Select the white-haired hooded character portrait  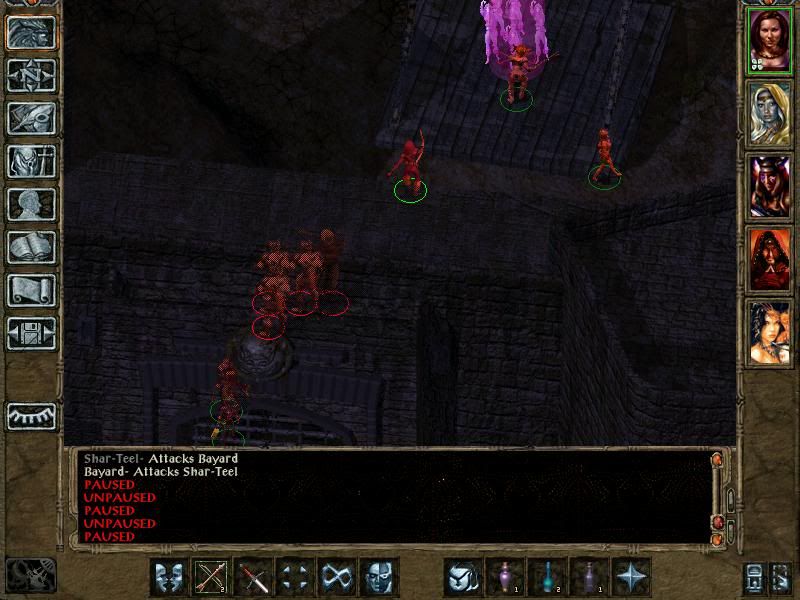[769, 111]
